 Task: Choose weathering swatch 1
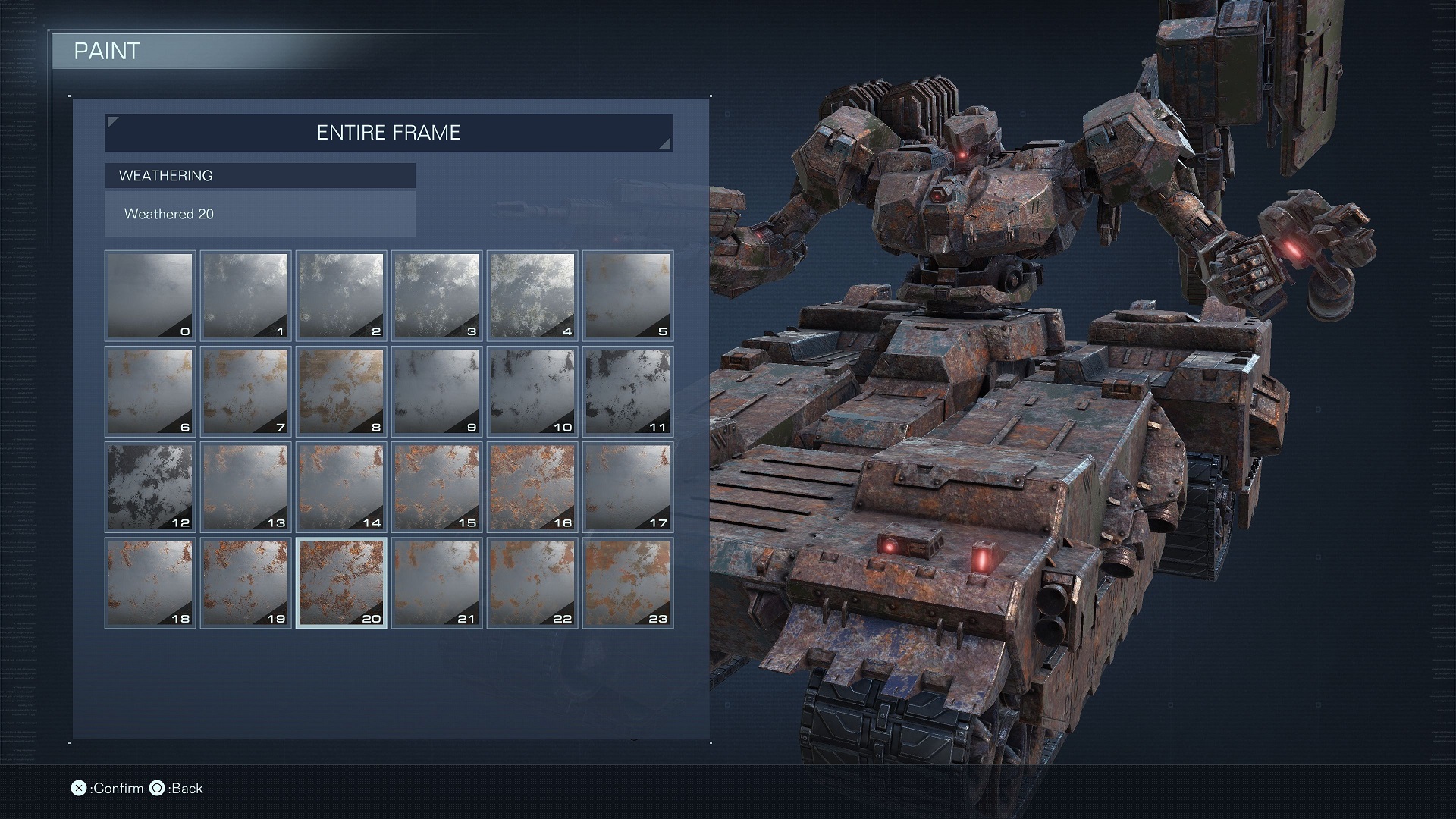pyautogui.click(x=246, y=296)
